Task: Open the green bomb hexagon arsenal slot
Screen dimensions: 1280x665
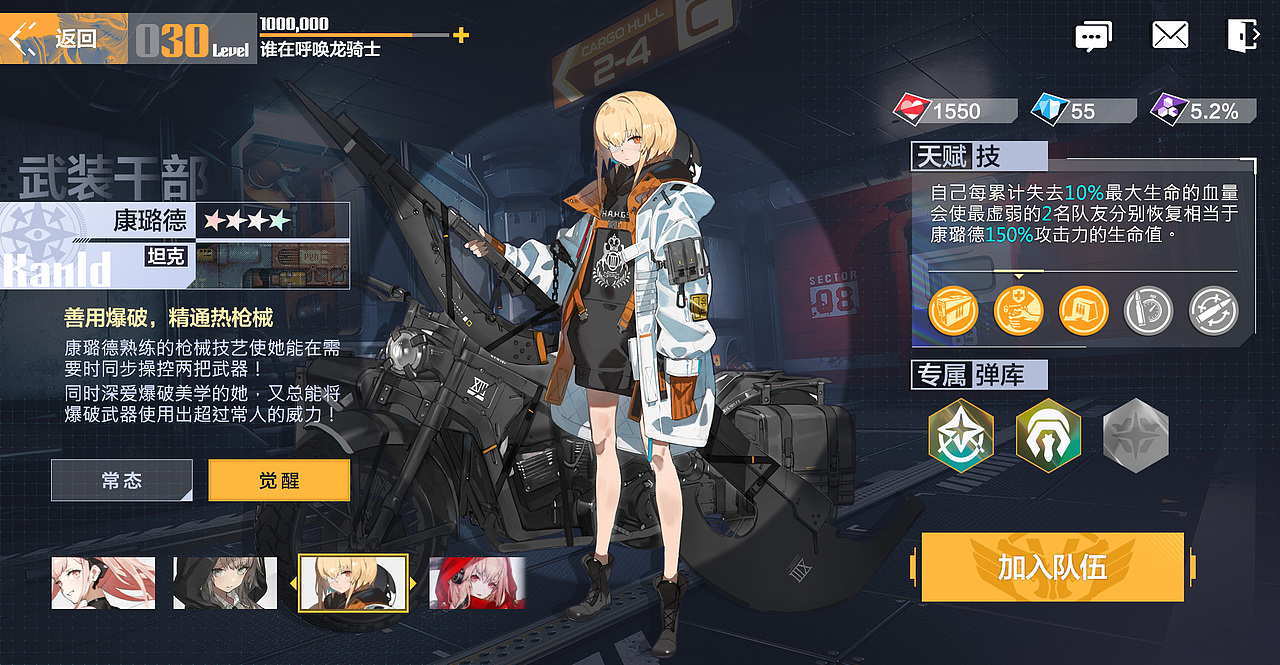Action: 1048,436
